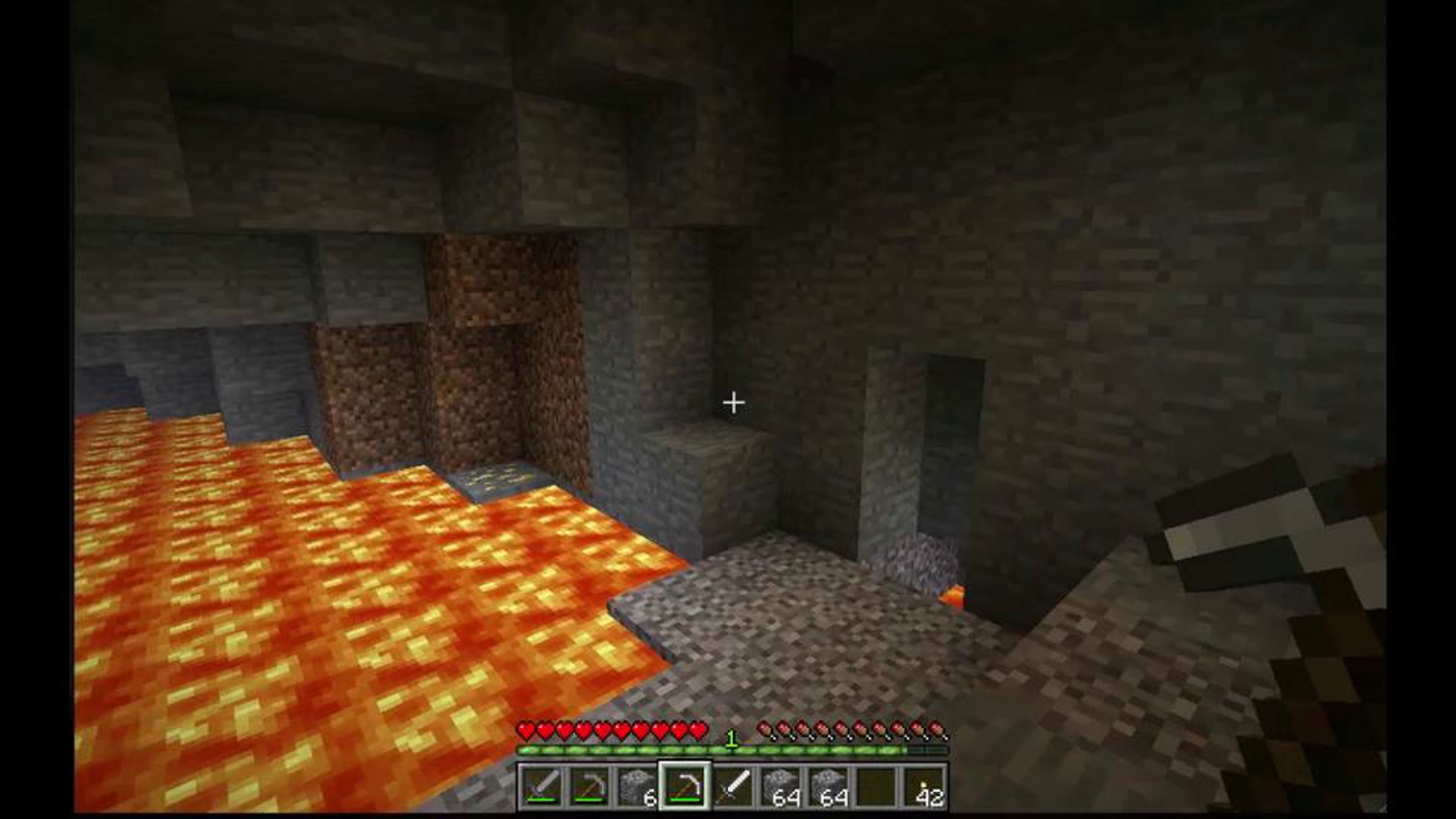Switch to the unselected pickaxe slot
Image resolution: width=1456 pixels, height=819 pixels.
tap(588, 787)
